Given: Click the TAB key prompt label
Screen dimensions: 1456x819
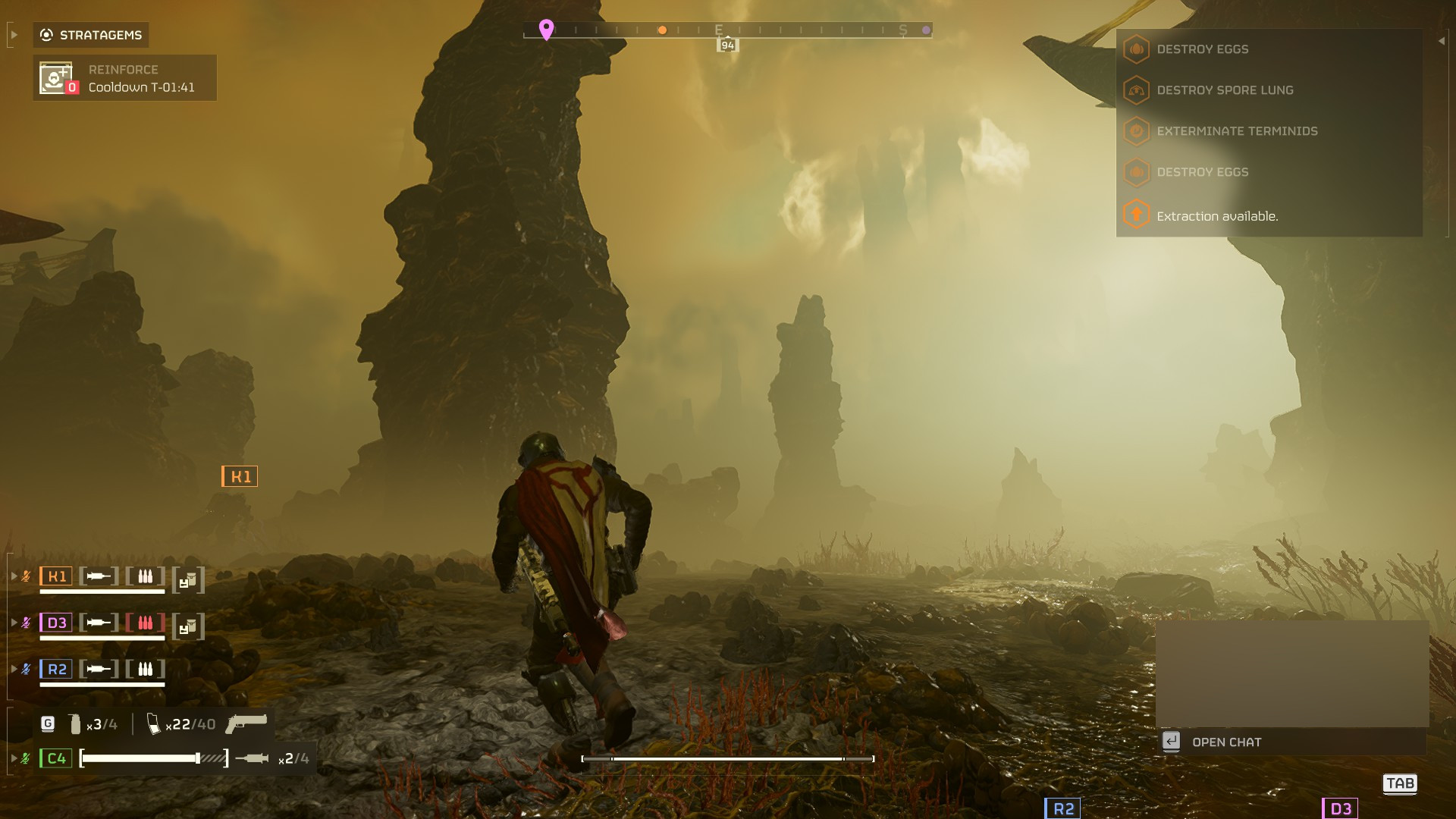Looking at the screenshot, I should pos(1401,783).
